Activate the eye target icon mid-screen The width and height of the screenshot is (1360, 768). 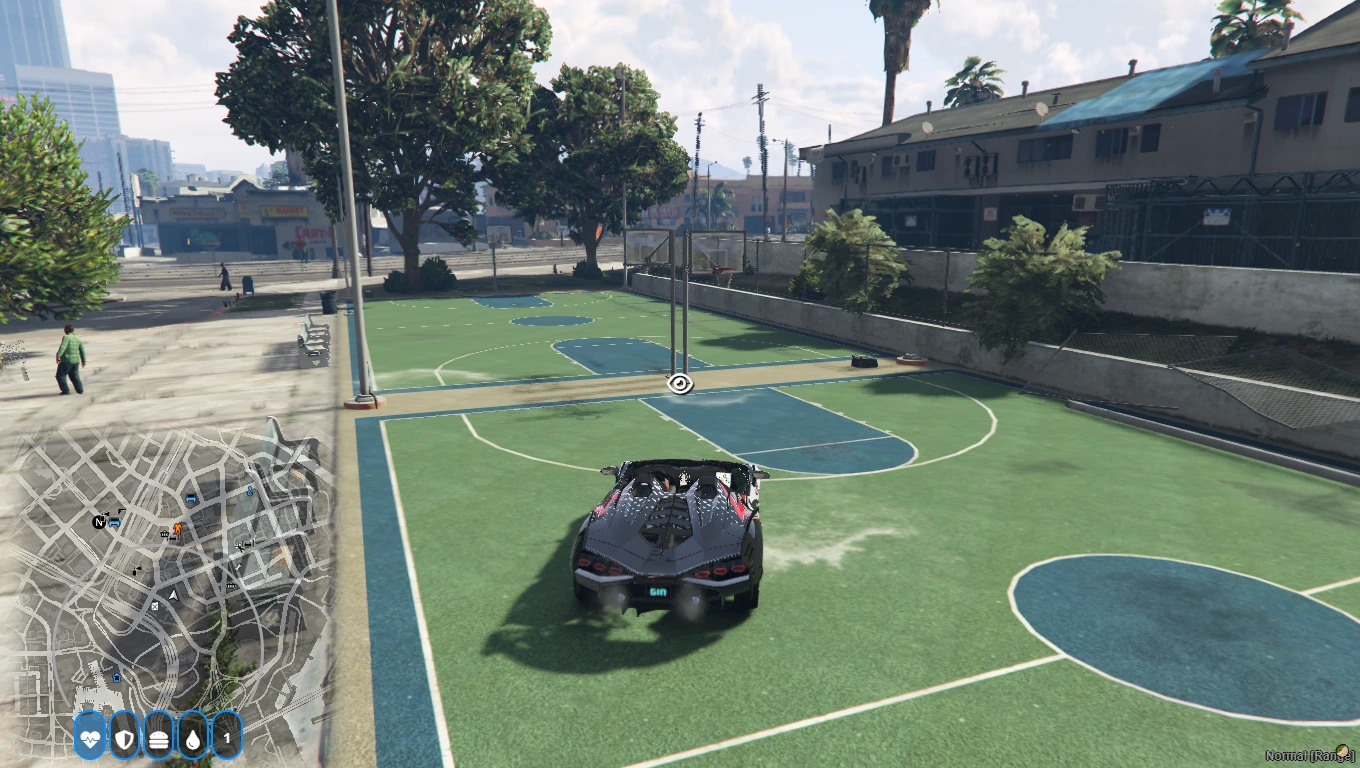[680, 383]
